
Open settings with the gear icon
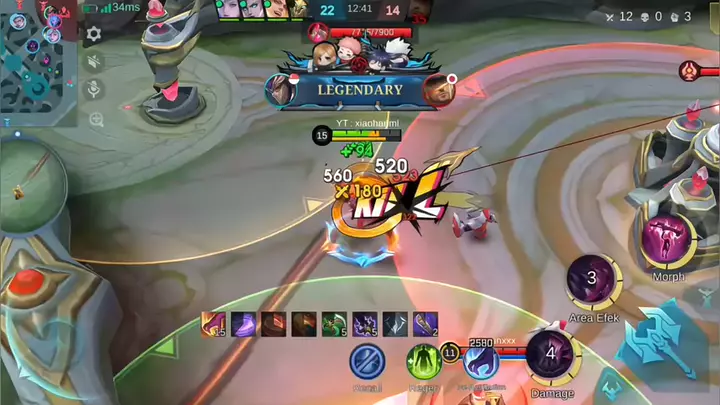(94, 34)
